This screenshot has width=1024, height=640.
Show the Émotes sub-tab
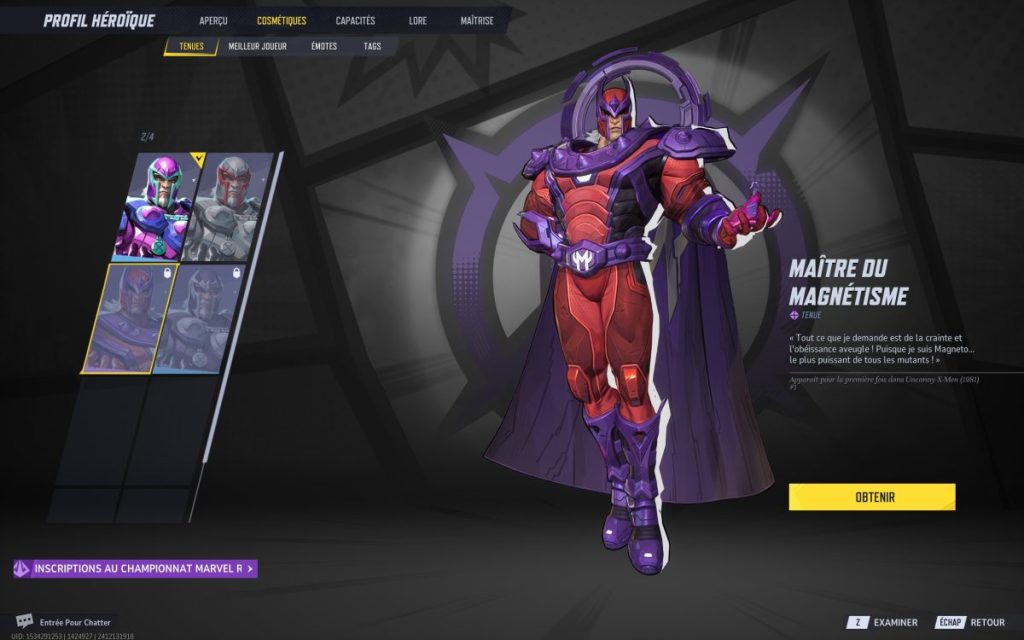324,47
